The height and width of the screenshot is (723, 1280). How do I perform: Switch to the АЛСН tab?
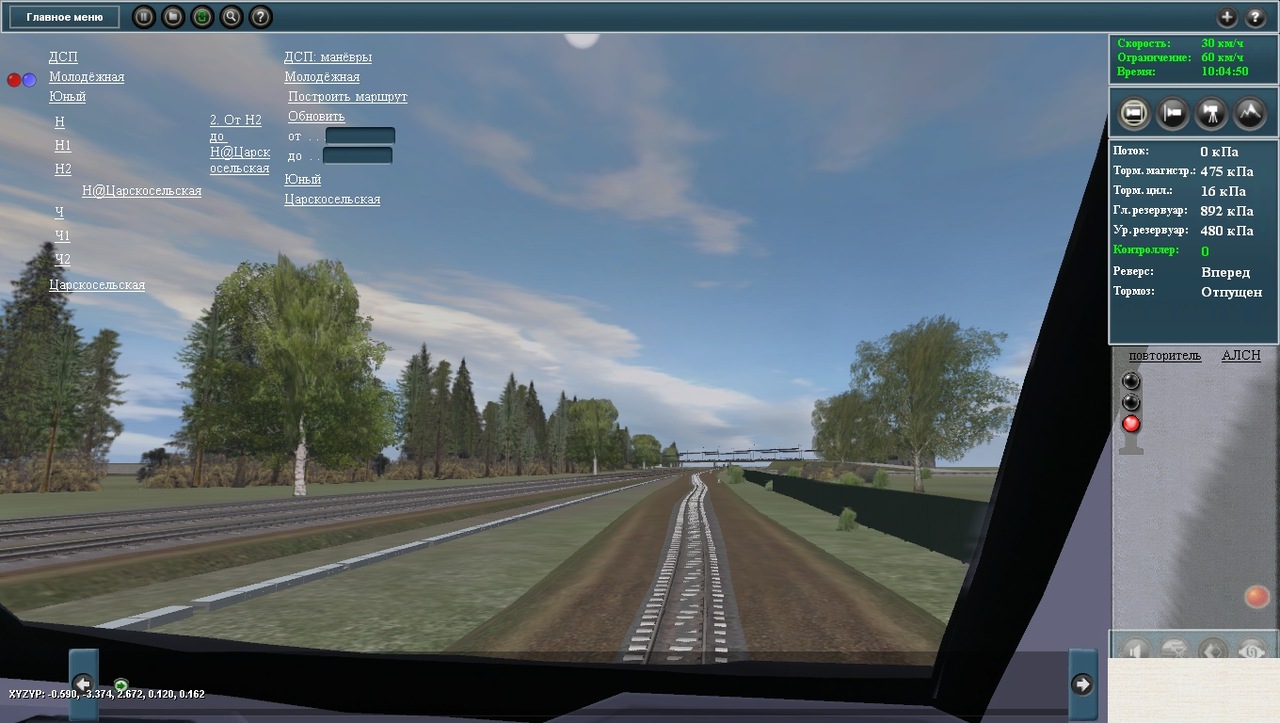tap(1240, 356)
